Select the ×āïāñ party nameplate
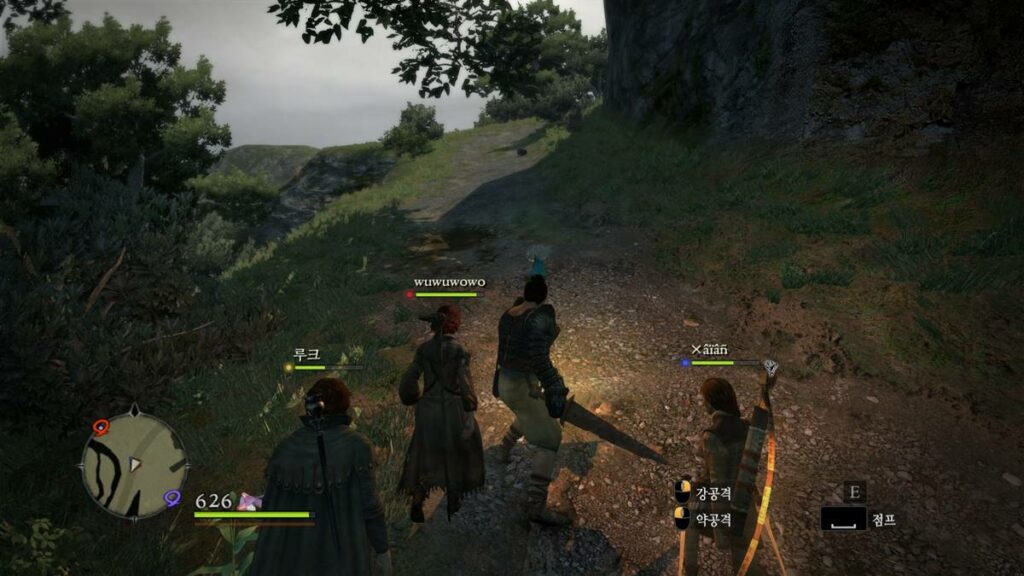1024x576 pixels. click(709, 349)
